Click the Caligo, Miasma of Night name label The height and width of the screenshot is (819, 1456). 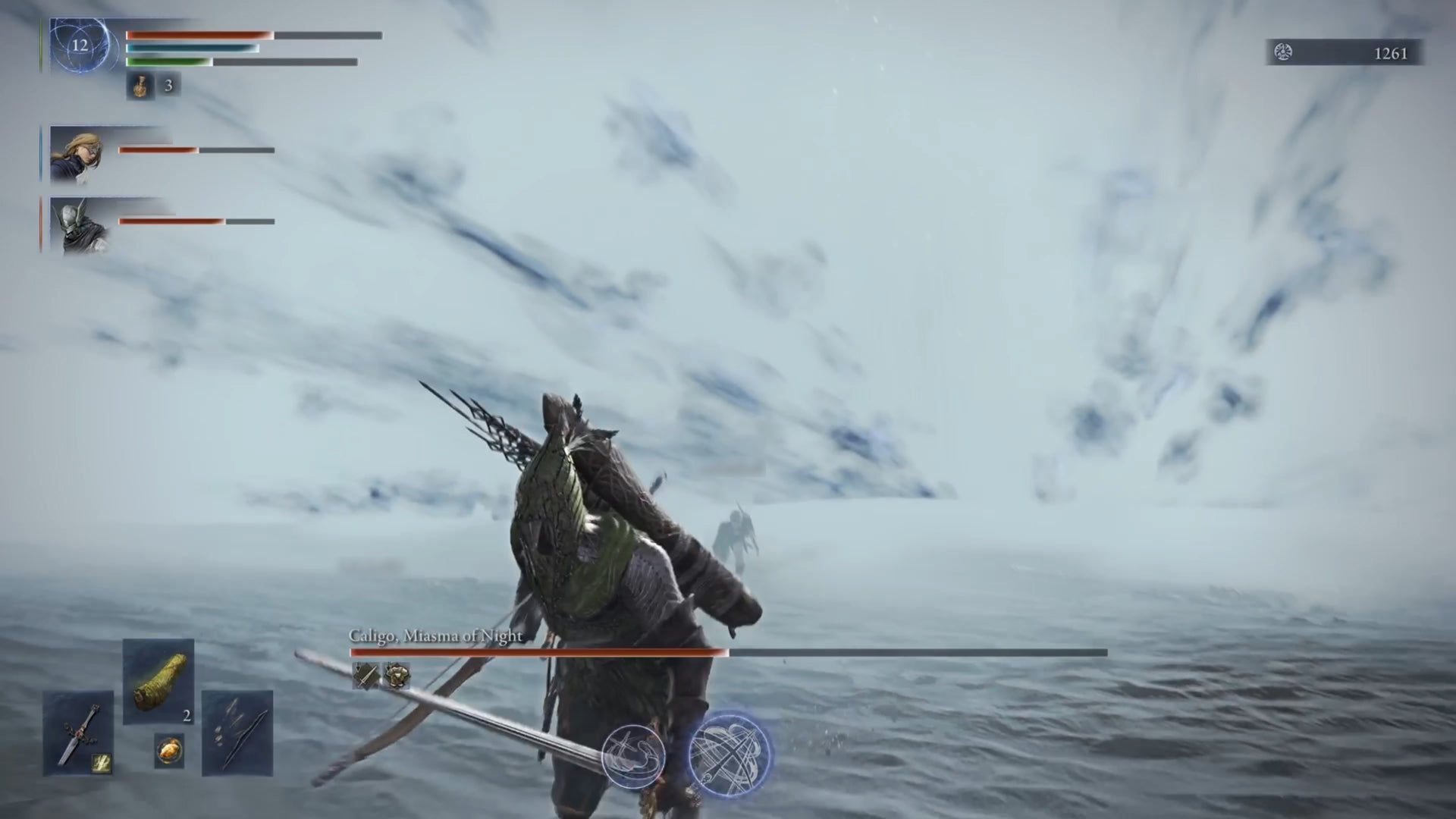click(x=435, y=638)
